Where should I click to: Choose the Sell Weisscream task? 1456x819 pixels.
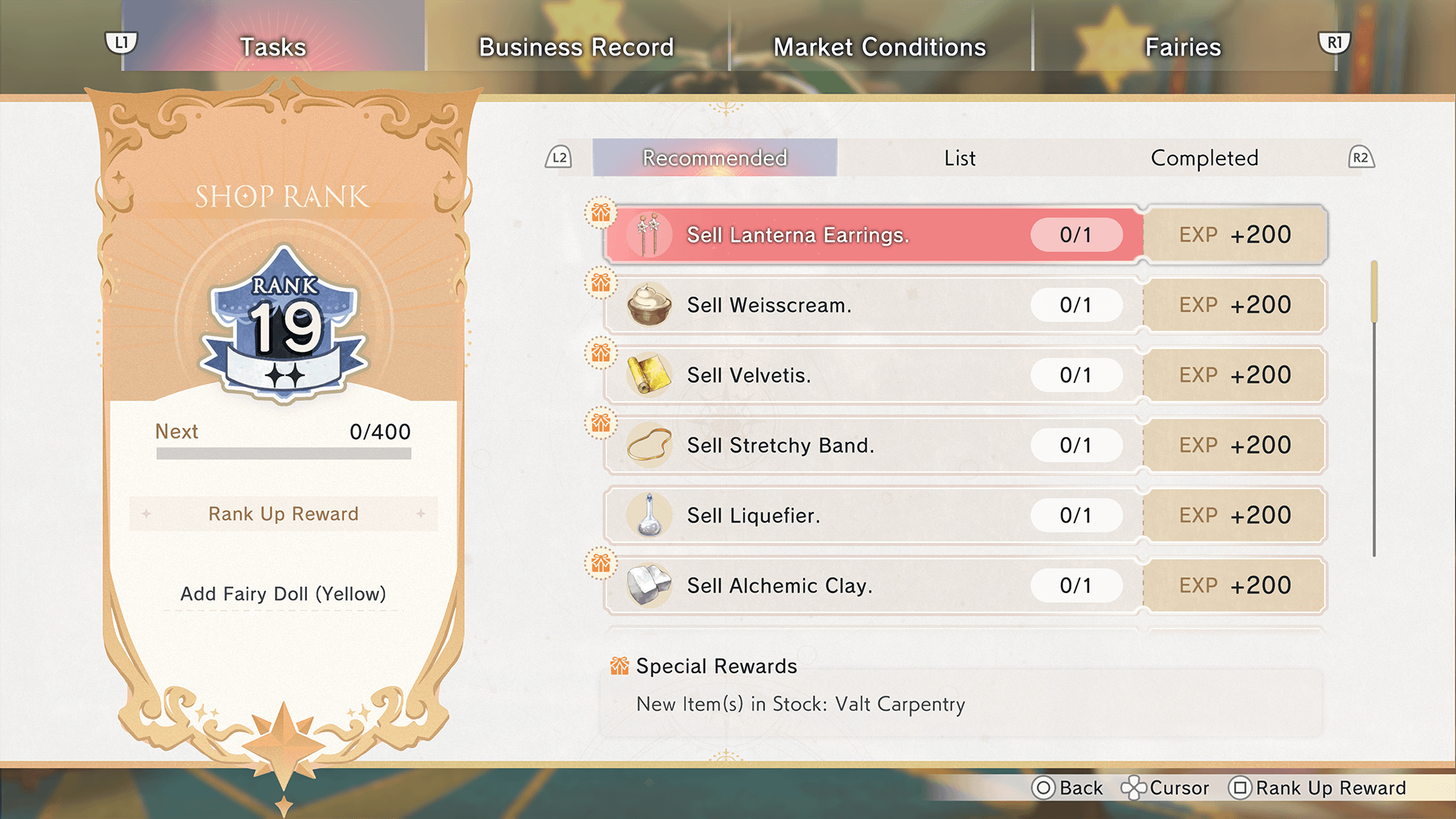point(872,305)
